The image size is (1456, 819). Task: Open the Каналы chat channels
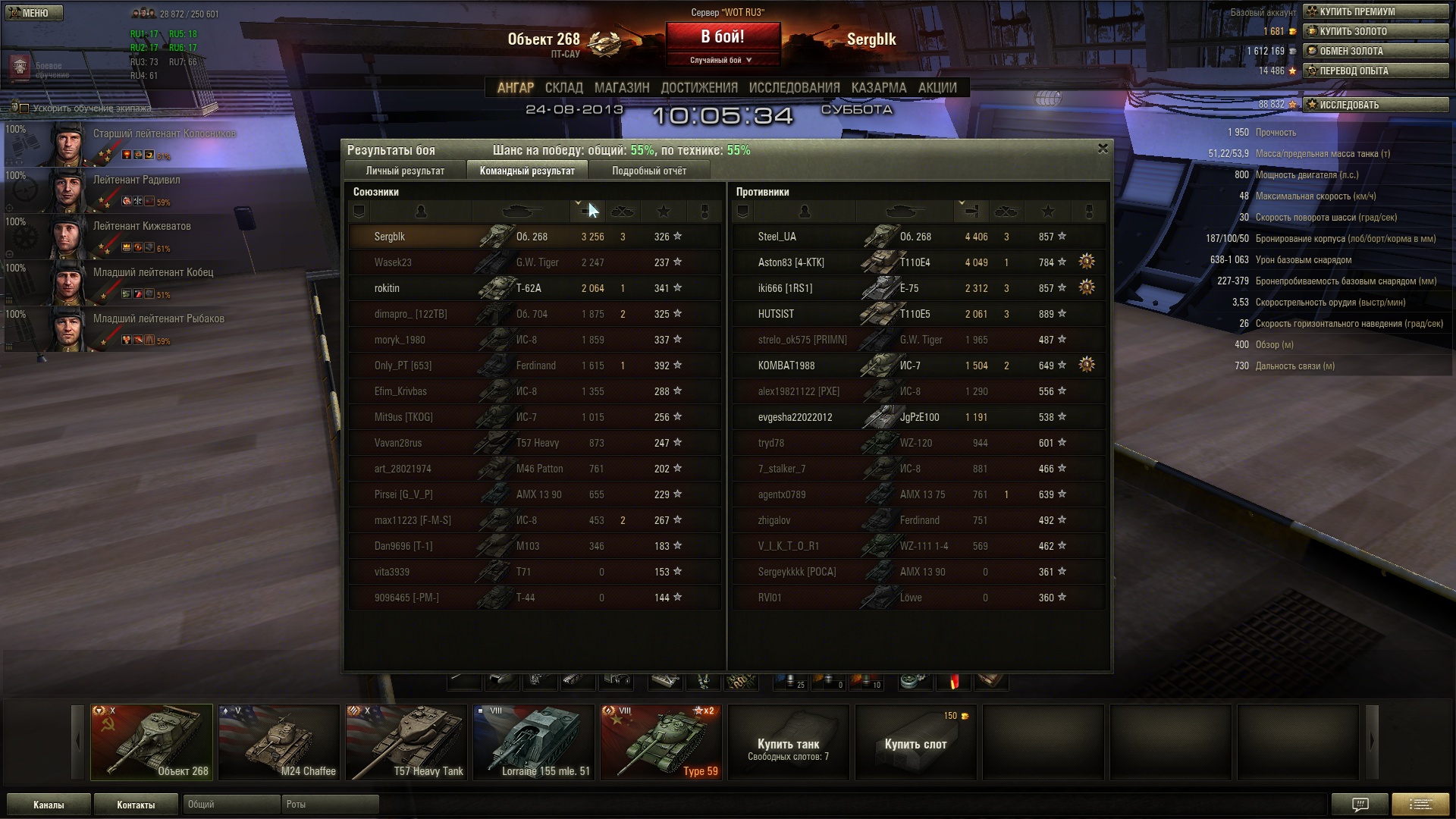point(49,805)
